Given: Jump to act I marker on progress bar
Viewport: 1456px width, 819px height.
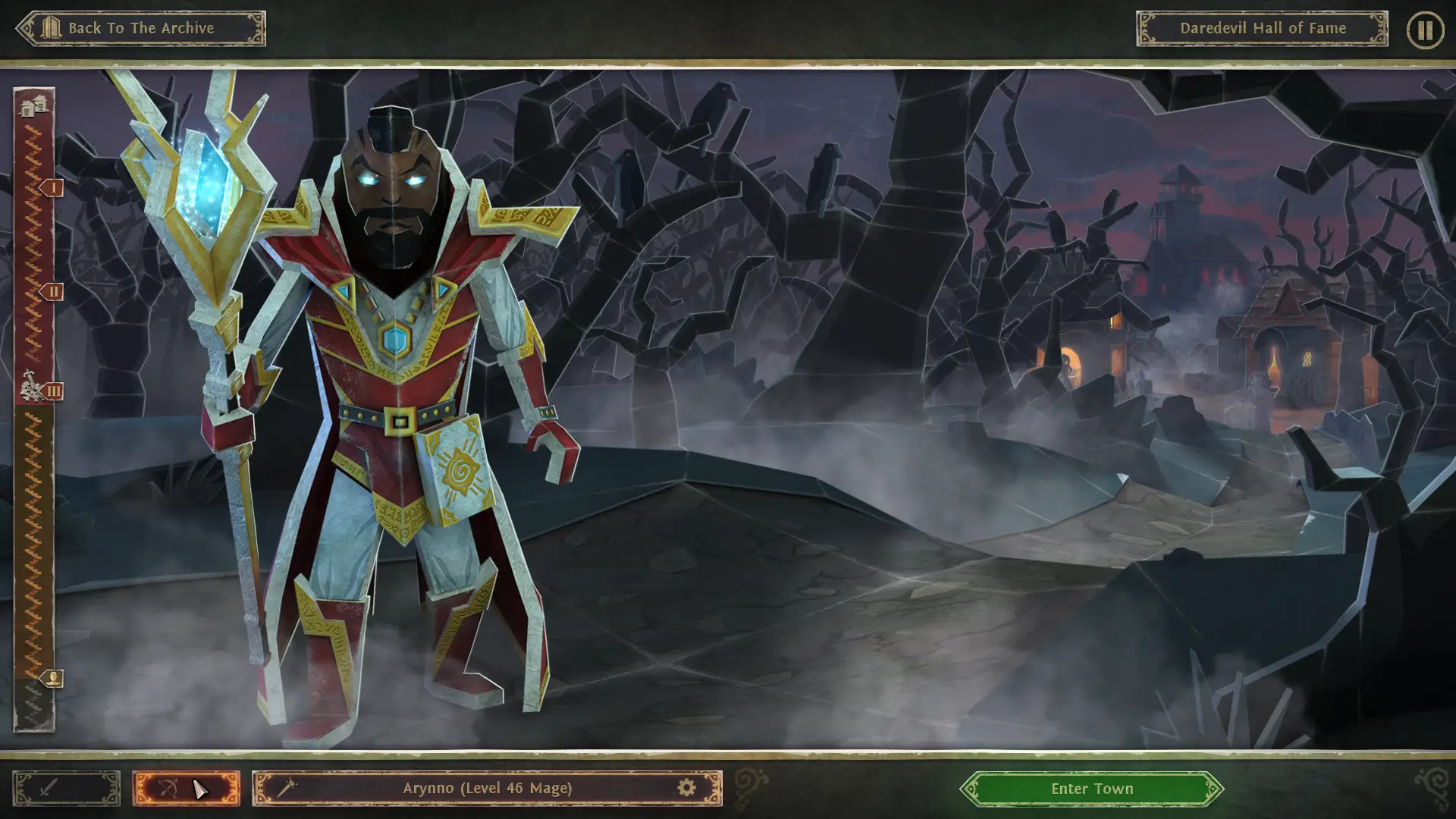Looking at the screenshot, I should (52, 187).
